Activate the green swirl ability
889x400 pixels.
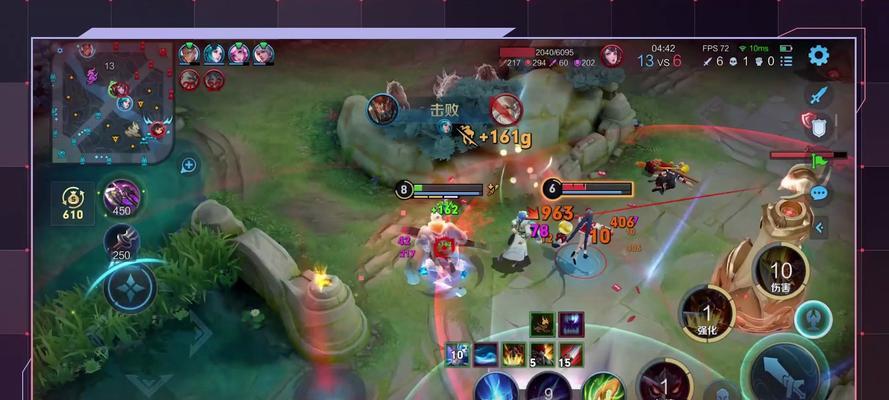[x=601, y=387]
